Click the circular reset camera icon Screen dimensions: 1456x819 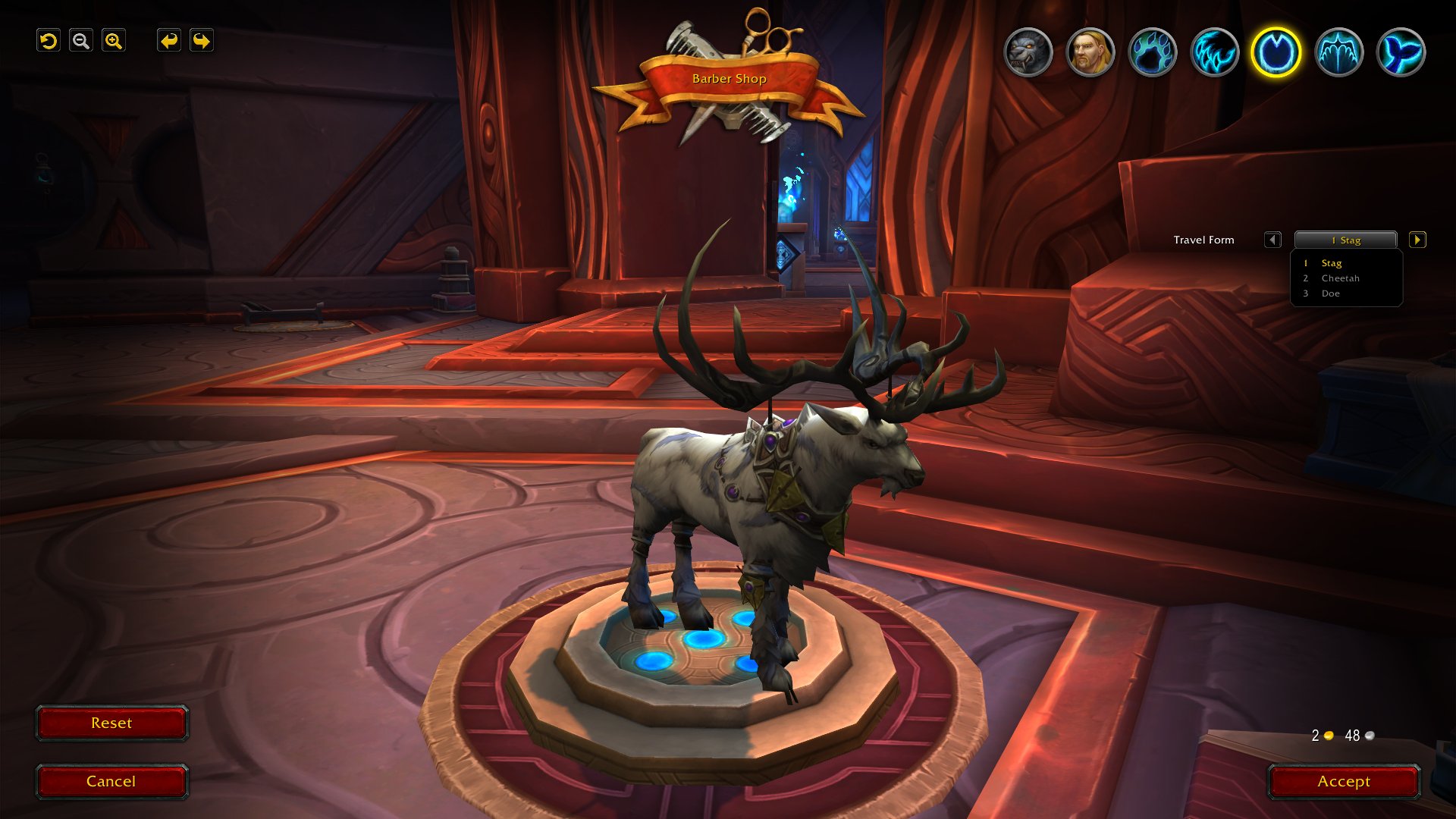coord(49,41)
